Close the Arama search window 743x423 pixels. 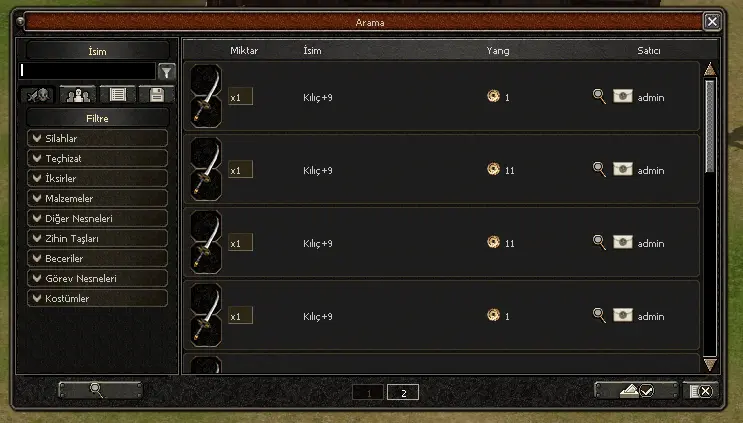coord(711,21)
